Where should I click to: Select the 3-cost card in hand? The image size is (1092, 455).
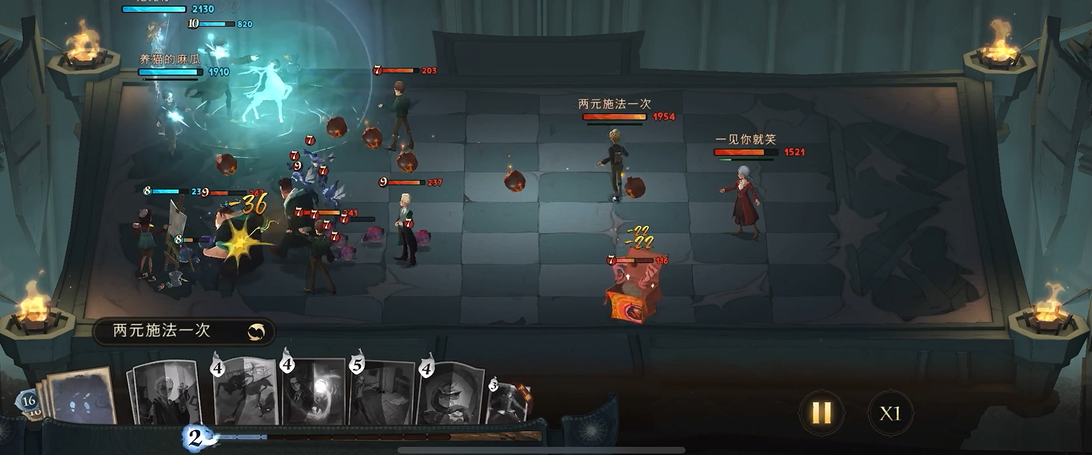(509, 400)
